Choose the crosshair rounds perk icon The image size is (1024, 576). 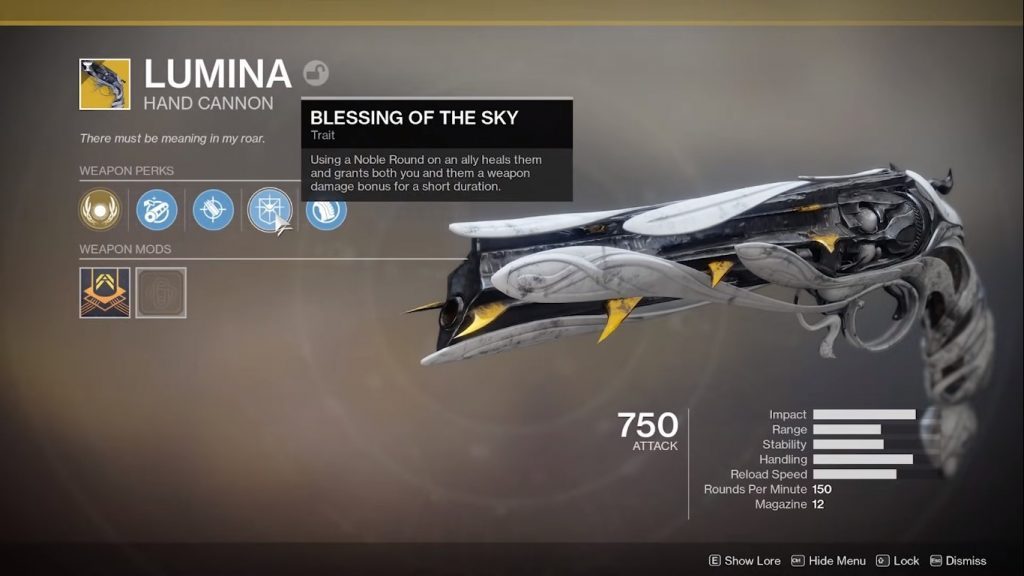pyautogui.click(x=213, y=210)
